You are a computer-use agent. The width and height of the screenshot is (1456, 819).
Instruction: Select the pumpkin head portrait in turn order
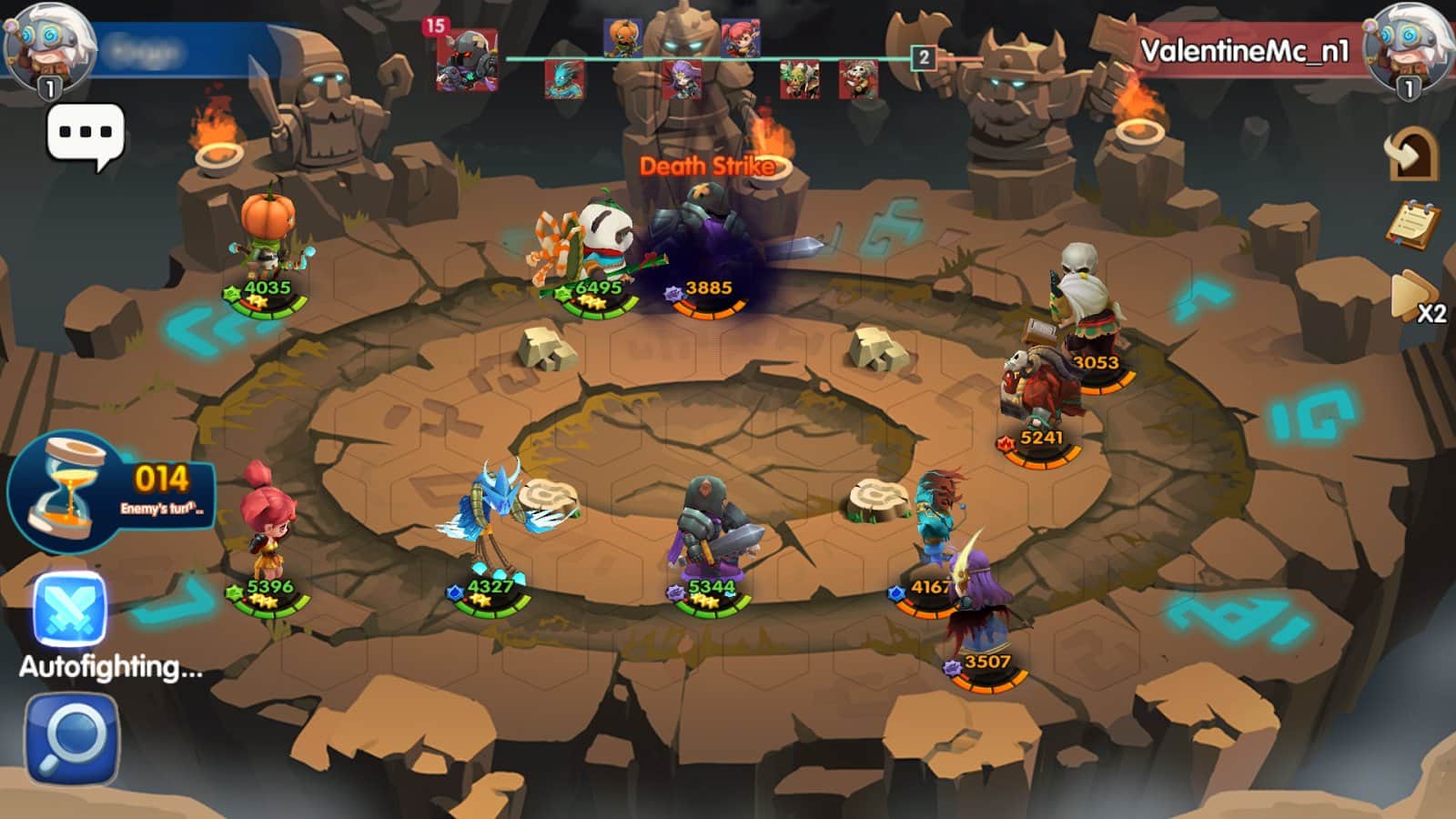tap(622, 37)
